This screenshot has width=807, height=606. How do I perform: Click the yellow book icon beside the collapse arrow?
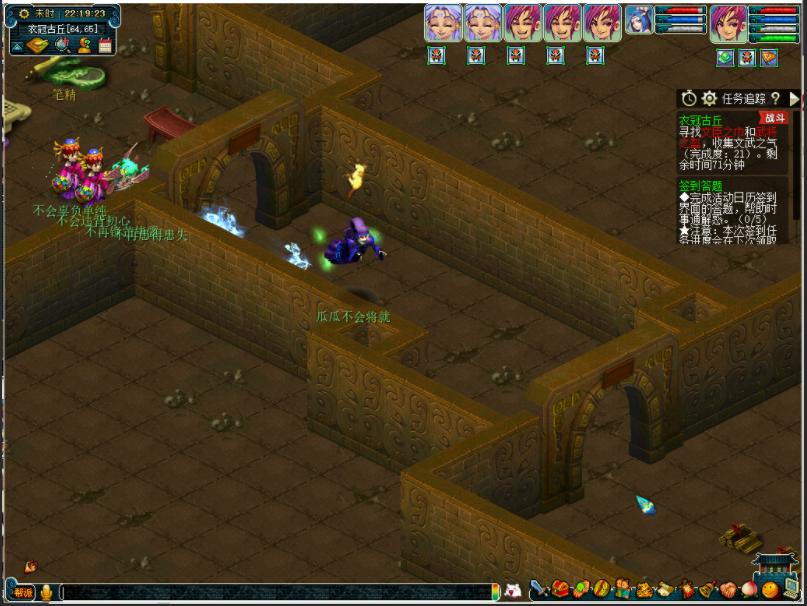click(x=38, y=46)
